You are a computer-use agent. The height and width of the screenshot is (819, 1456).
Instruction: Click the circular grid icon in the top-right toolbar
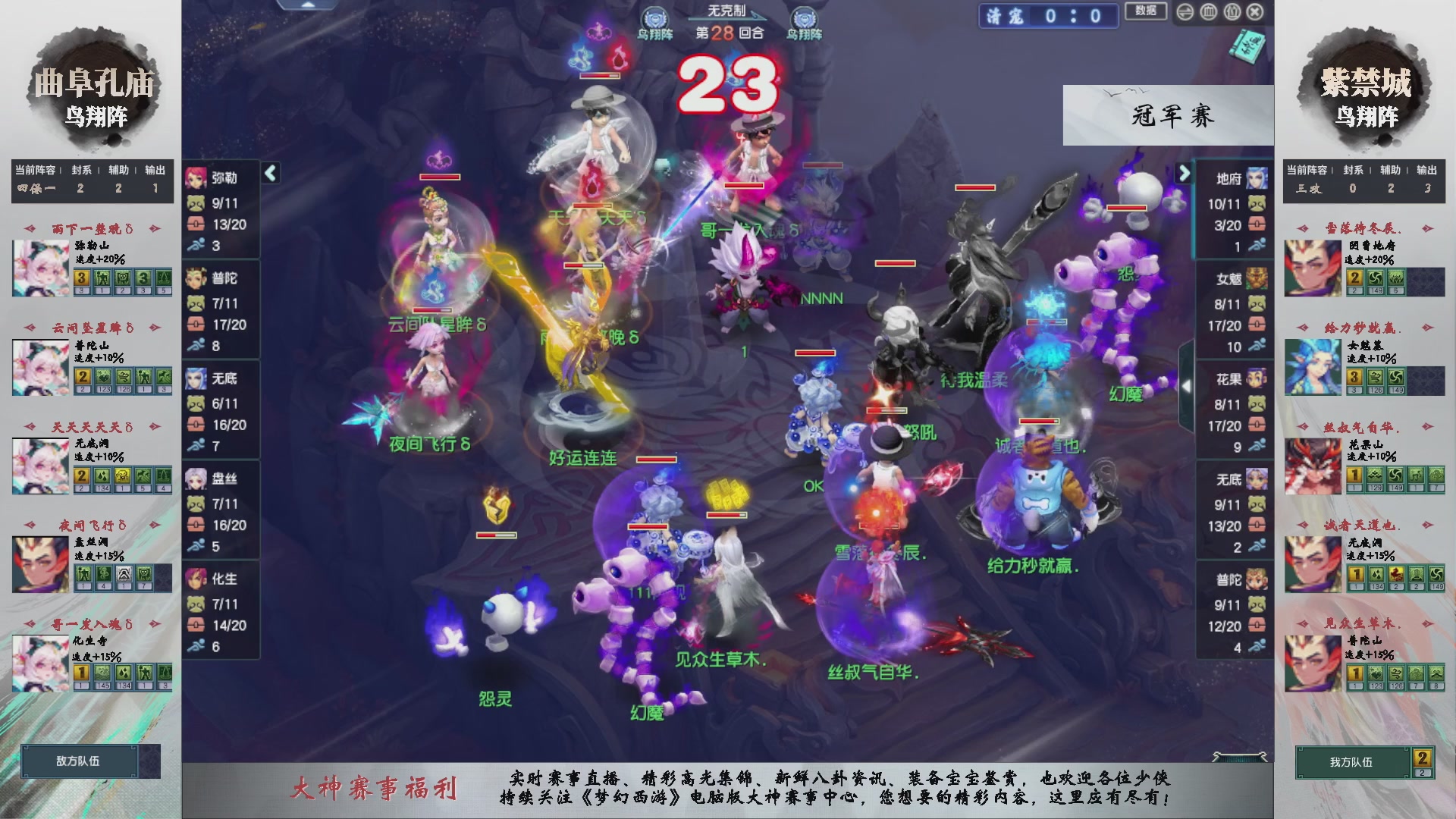pos(1208,12)
